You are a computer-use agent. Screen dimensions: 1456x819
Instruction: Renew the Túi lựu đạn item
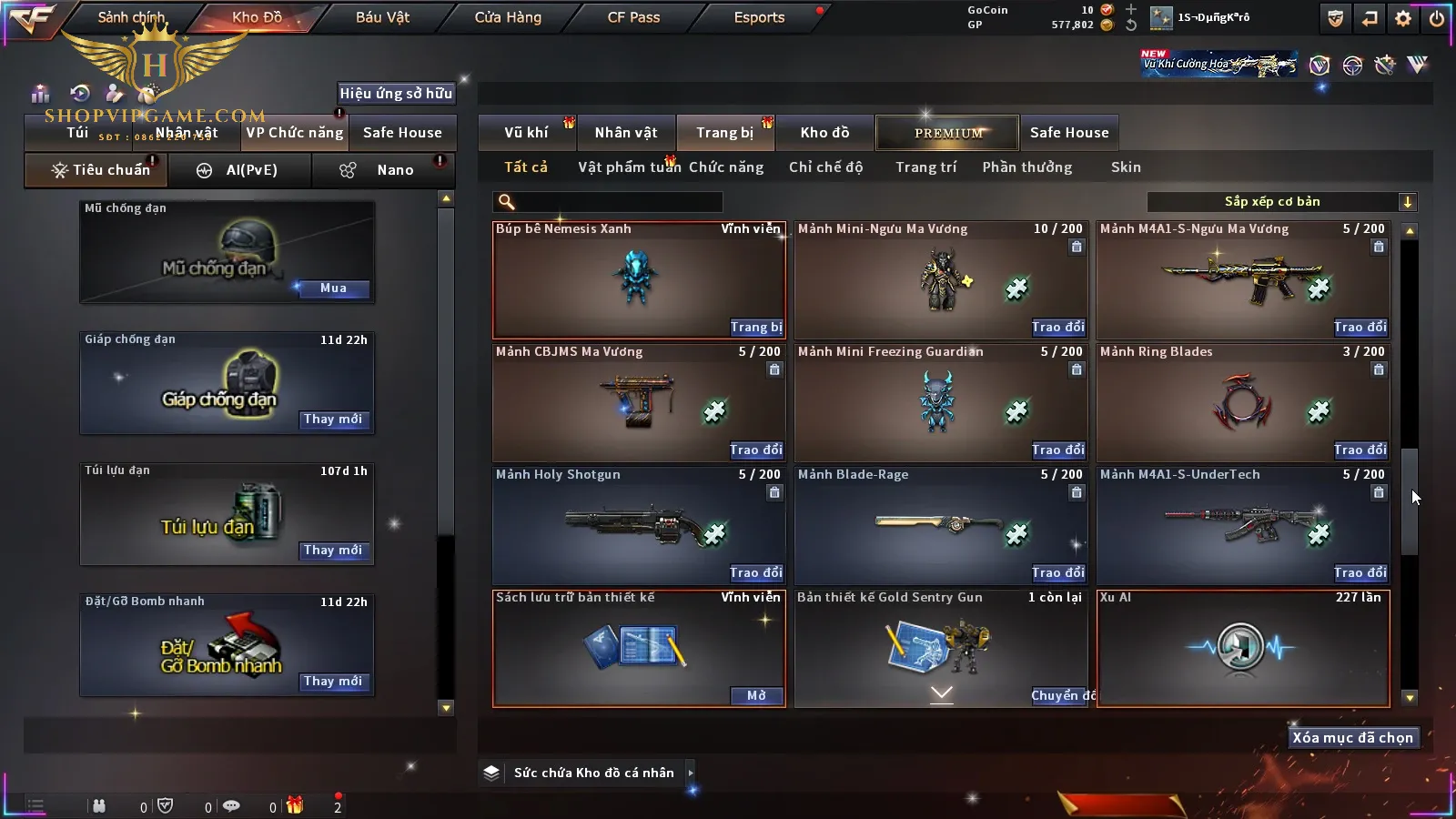333,551
